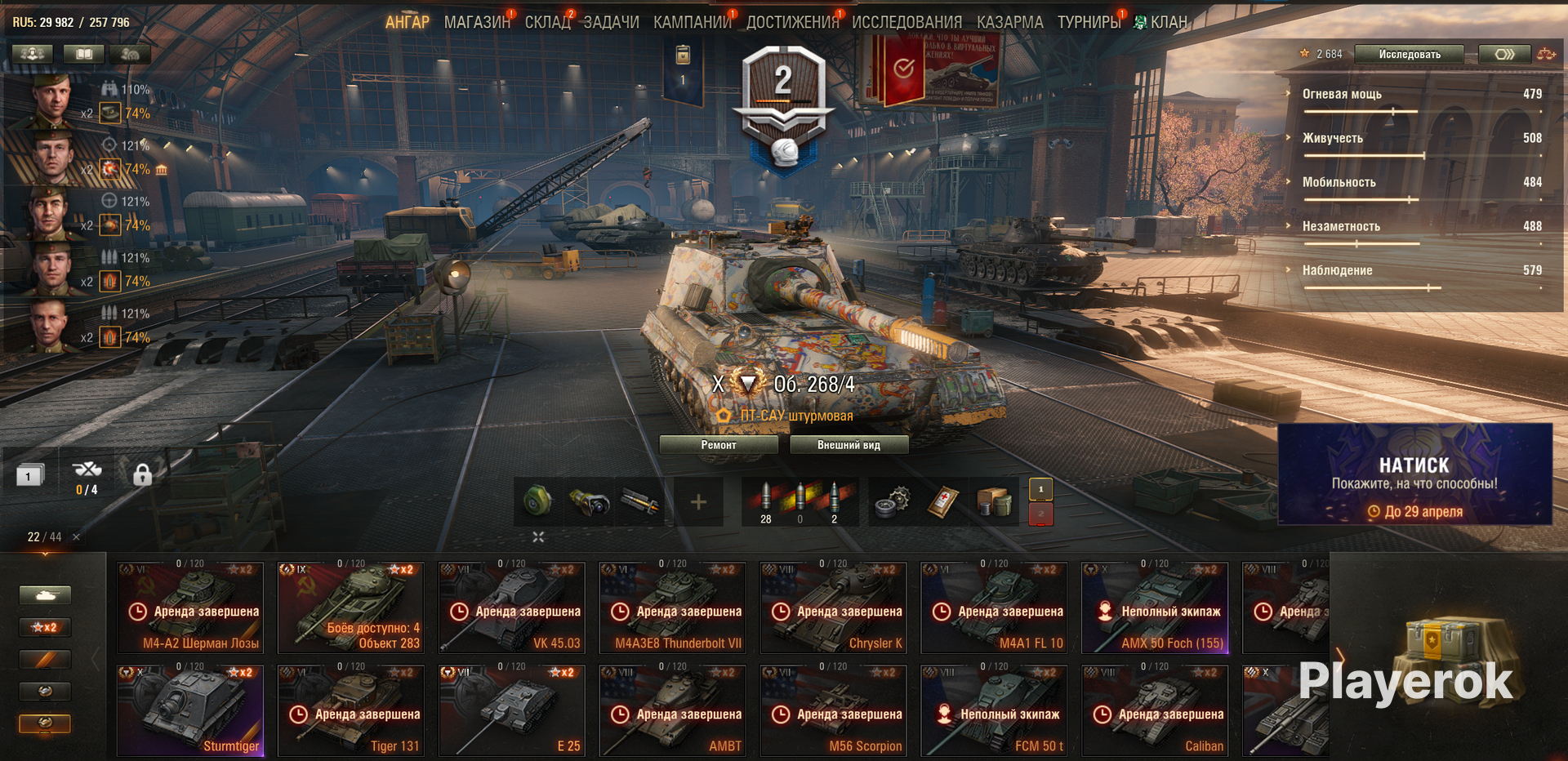
Task: Open the НАТИСК event banner
Action: [1414, 475]
